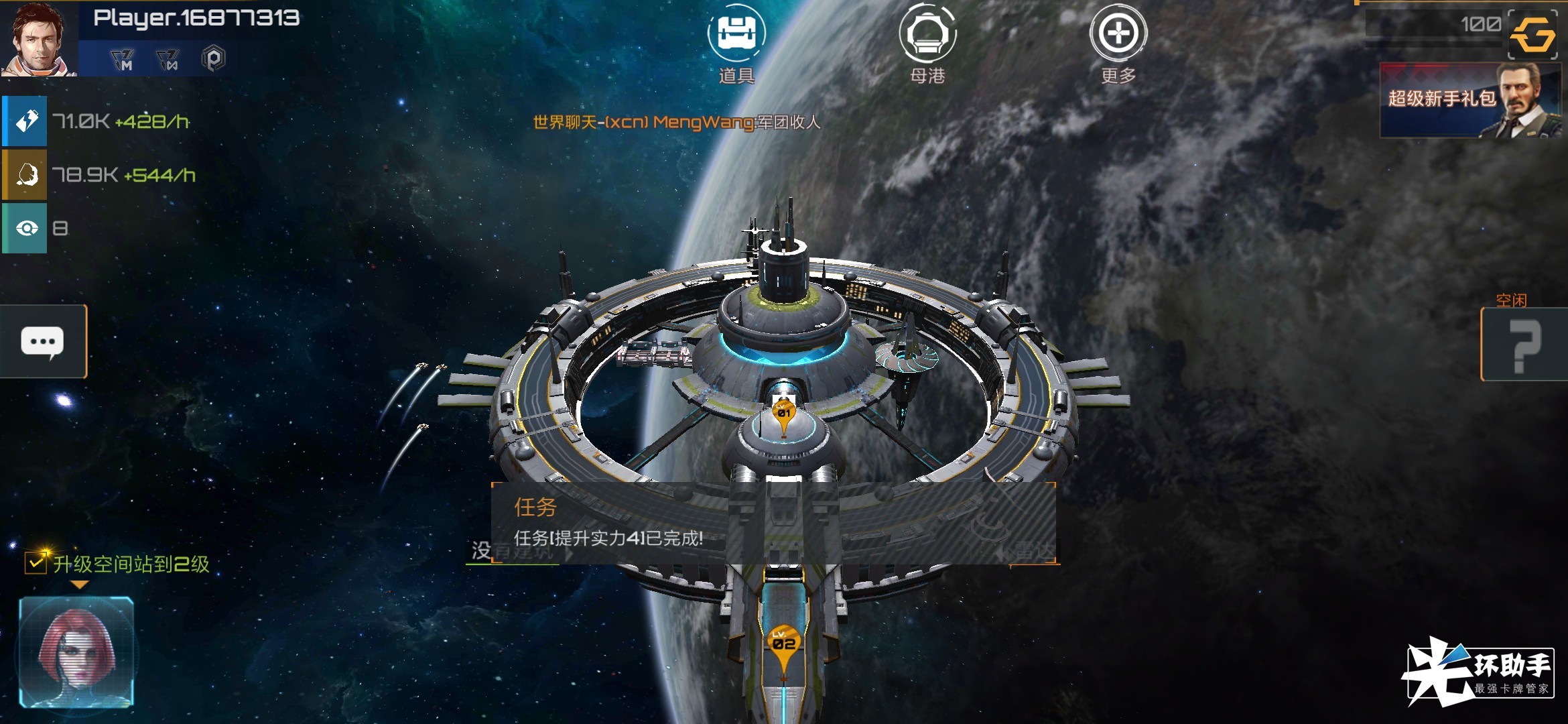
Task: Click the orange G currency icon
Action: (x=1533, y=34)
